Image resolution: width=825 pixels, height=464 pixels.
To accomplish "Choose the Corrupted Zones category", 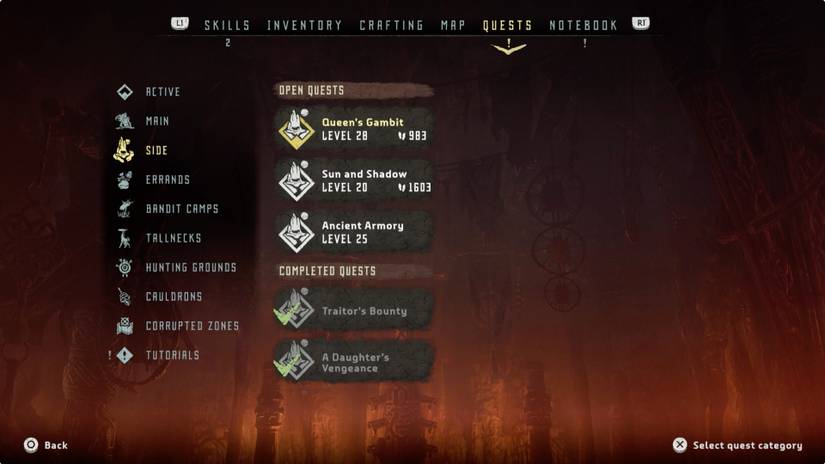I will point(192,326).
